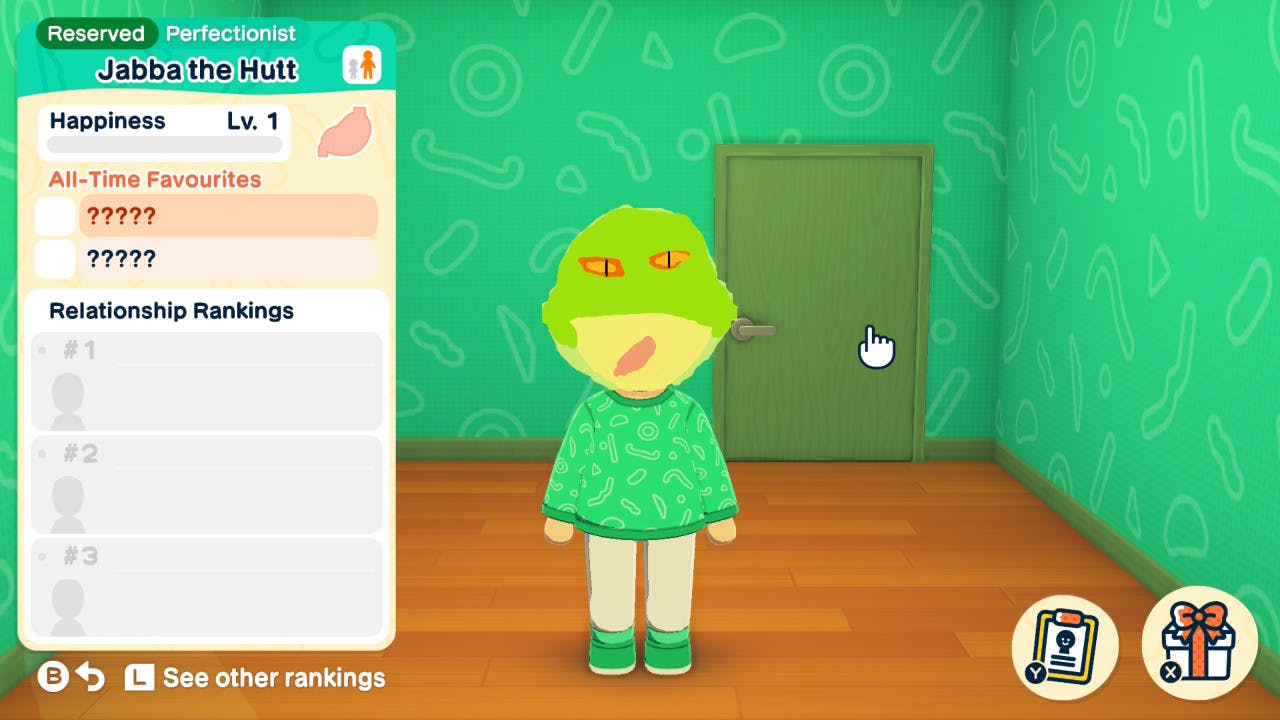1280x720 pixels.
Task: Open relationship ranking #2 row
Action: pyautogui.click(x=207, y=484)
